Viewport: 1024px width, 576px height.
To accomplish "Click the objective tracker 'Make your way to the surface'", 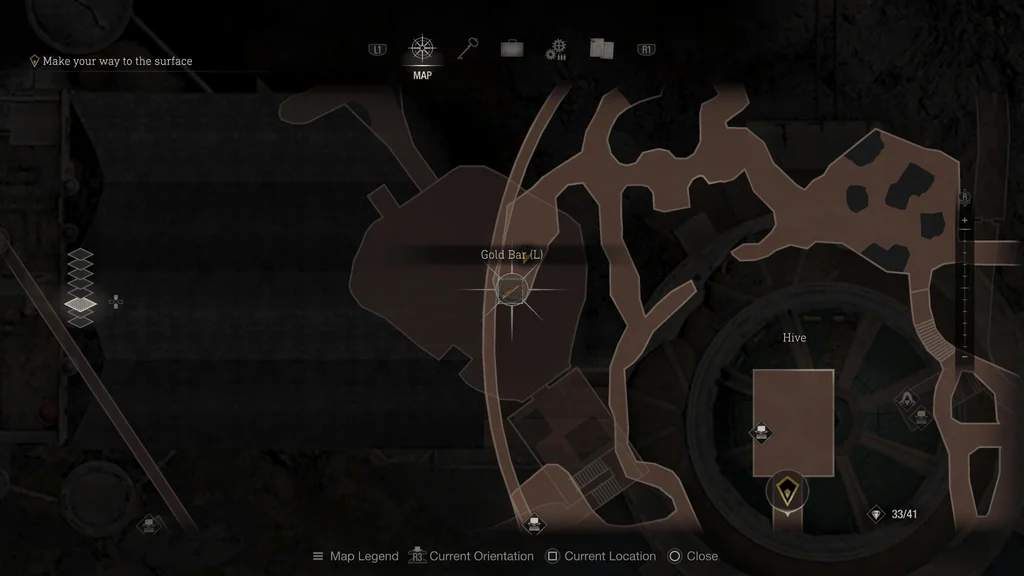I will tap(116, 61).
